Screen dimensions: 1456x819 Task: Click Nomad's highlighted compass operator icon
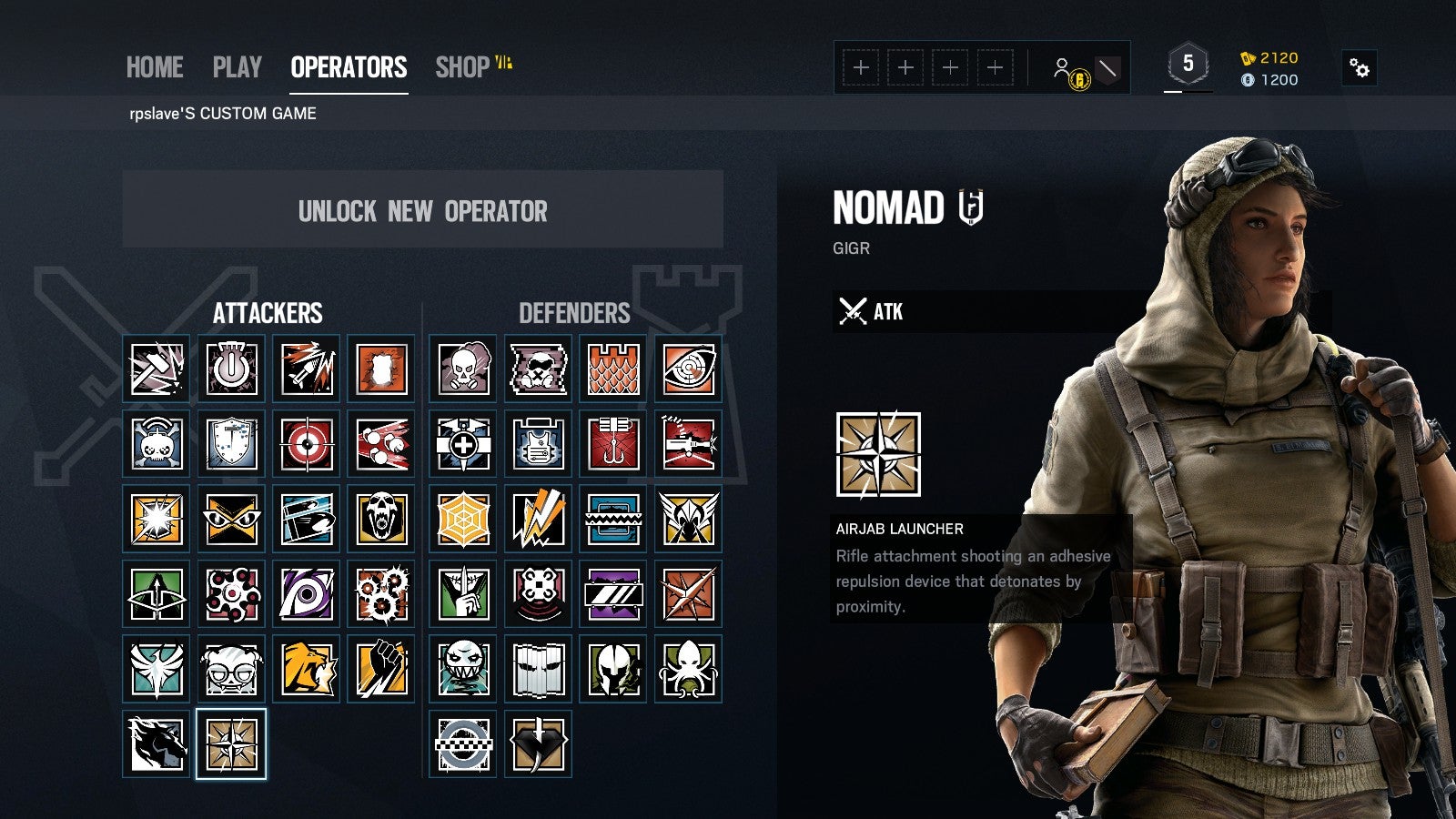[x=229, y=744]
